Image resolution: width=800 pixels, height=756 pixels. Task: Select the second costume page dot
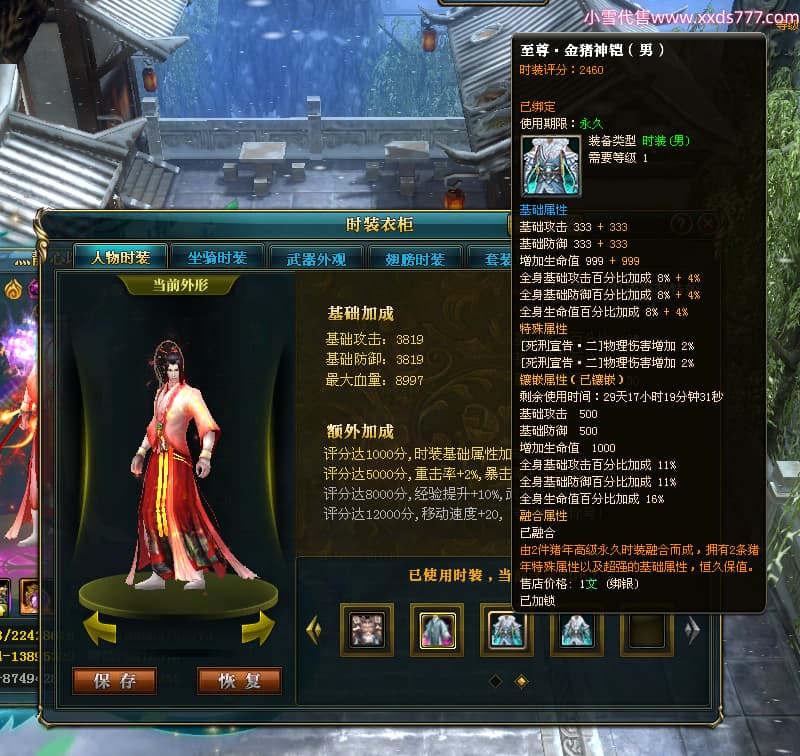520,681
